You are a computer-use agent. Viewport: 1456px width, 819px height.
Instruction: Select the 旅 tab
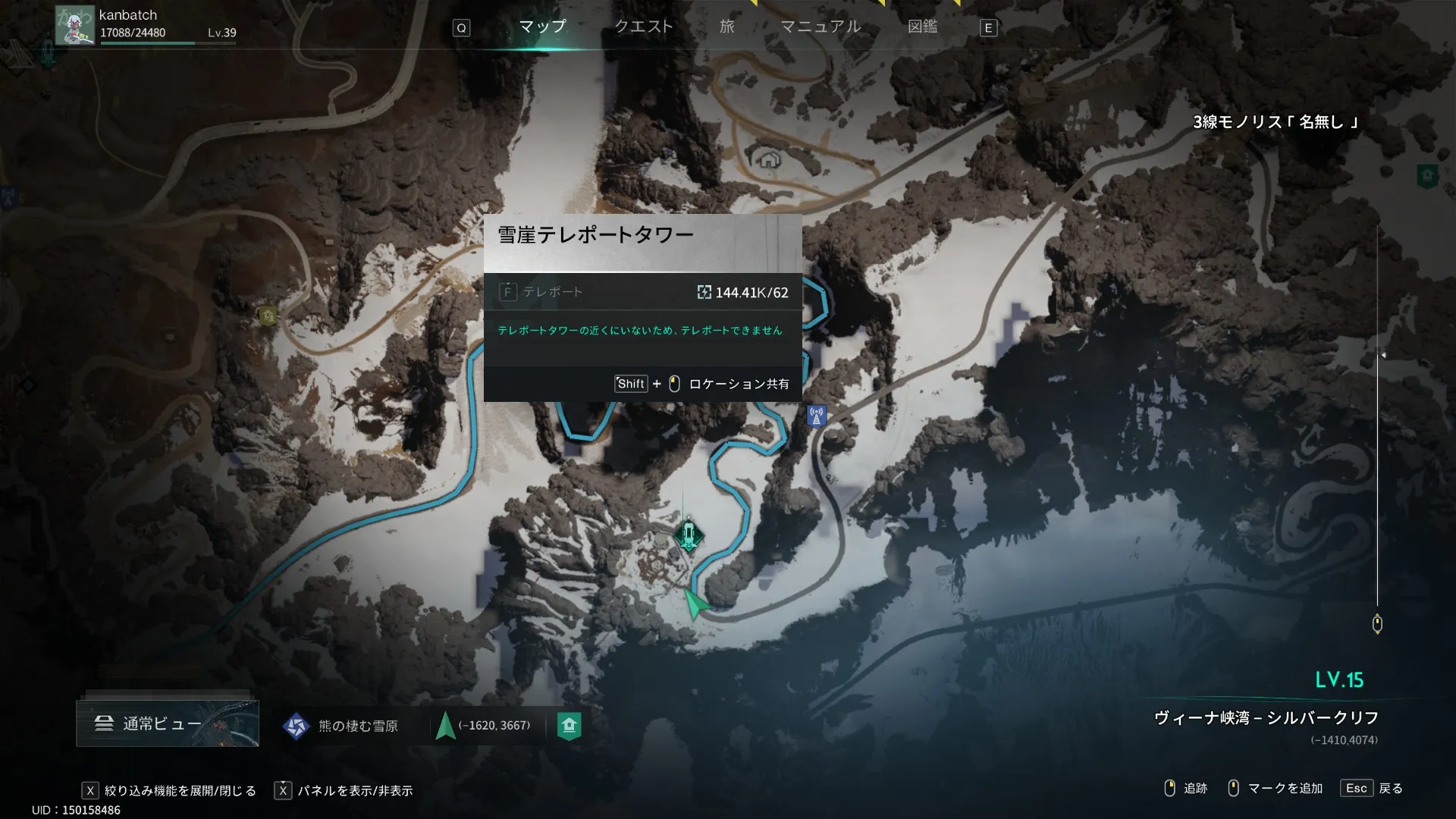coord(726,27)
